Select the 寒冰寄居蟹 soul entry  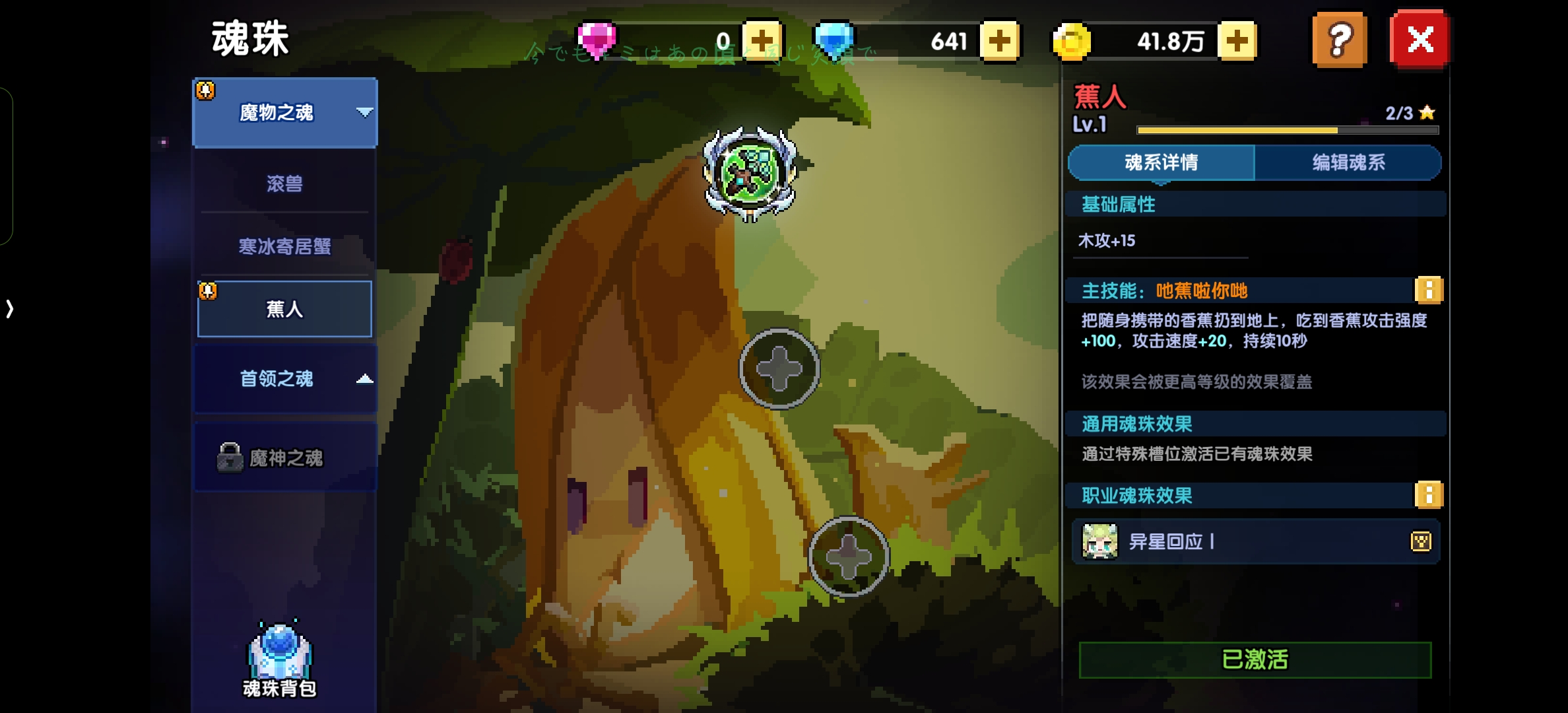pos(285,247)
